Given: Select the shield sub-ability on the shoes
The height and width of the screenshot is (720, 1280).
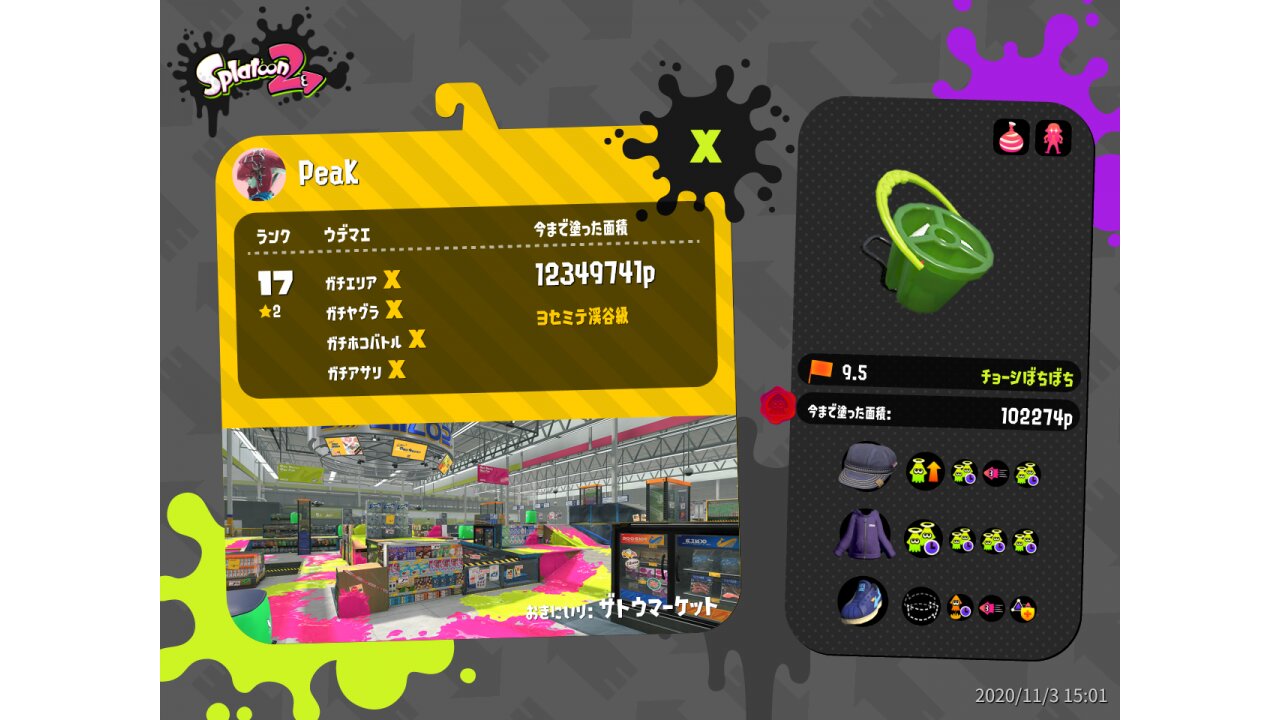Looking at the screenshot, I should coord(1022,608).
